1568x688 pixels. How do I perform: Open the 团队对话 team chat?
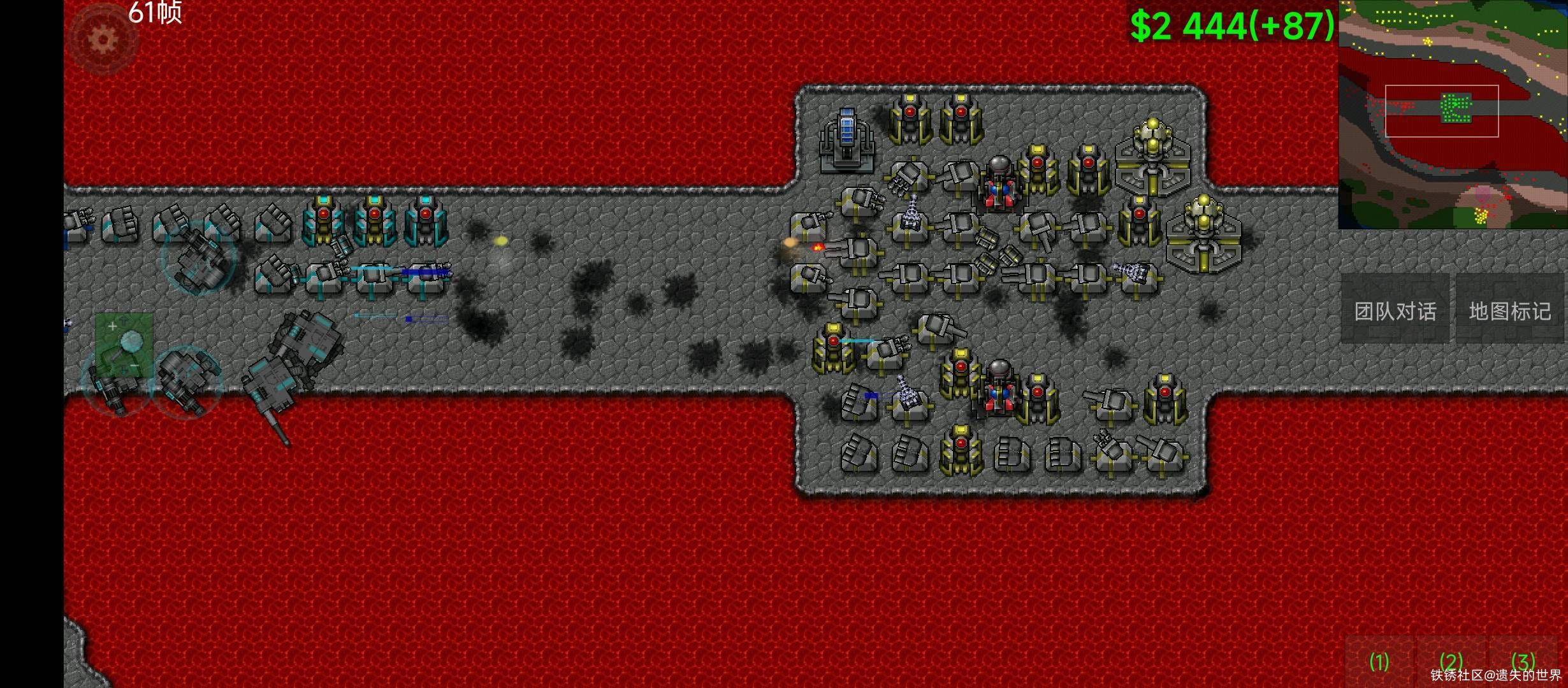coord(1395,311)
